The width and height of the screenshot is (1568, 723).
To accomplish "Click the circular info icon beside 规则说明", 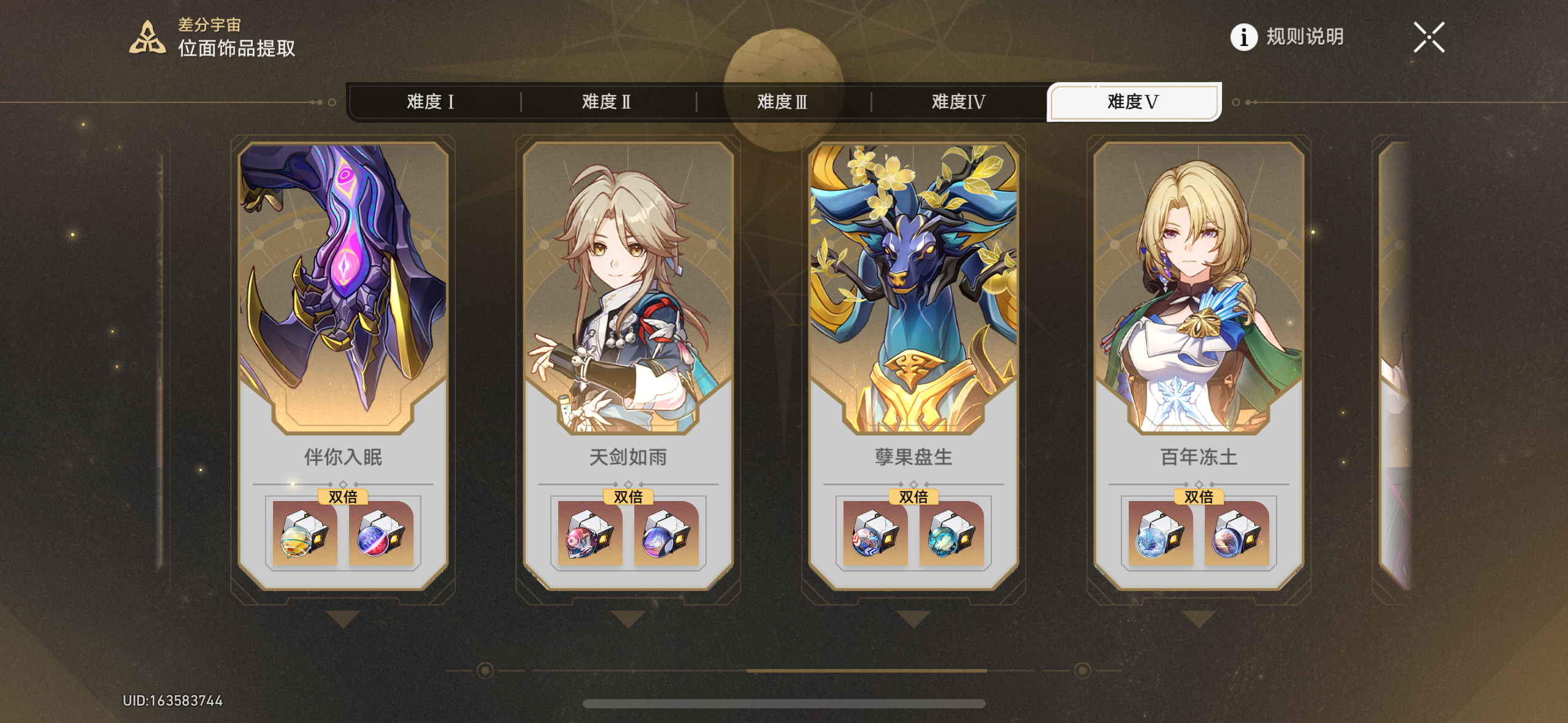I will point(1244,38).
